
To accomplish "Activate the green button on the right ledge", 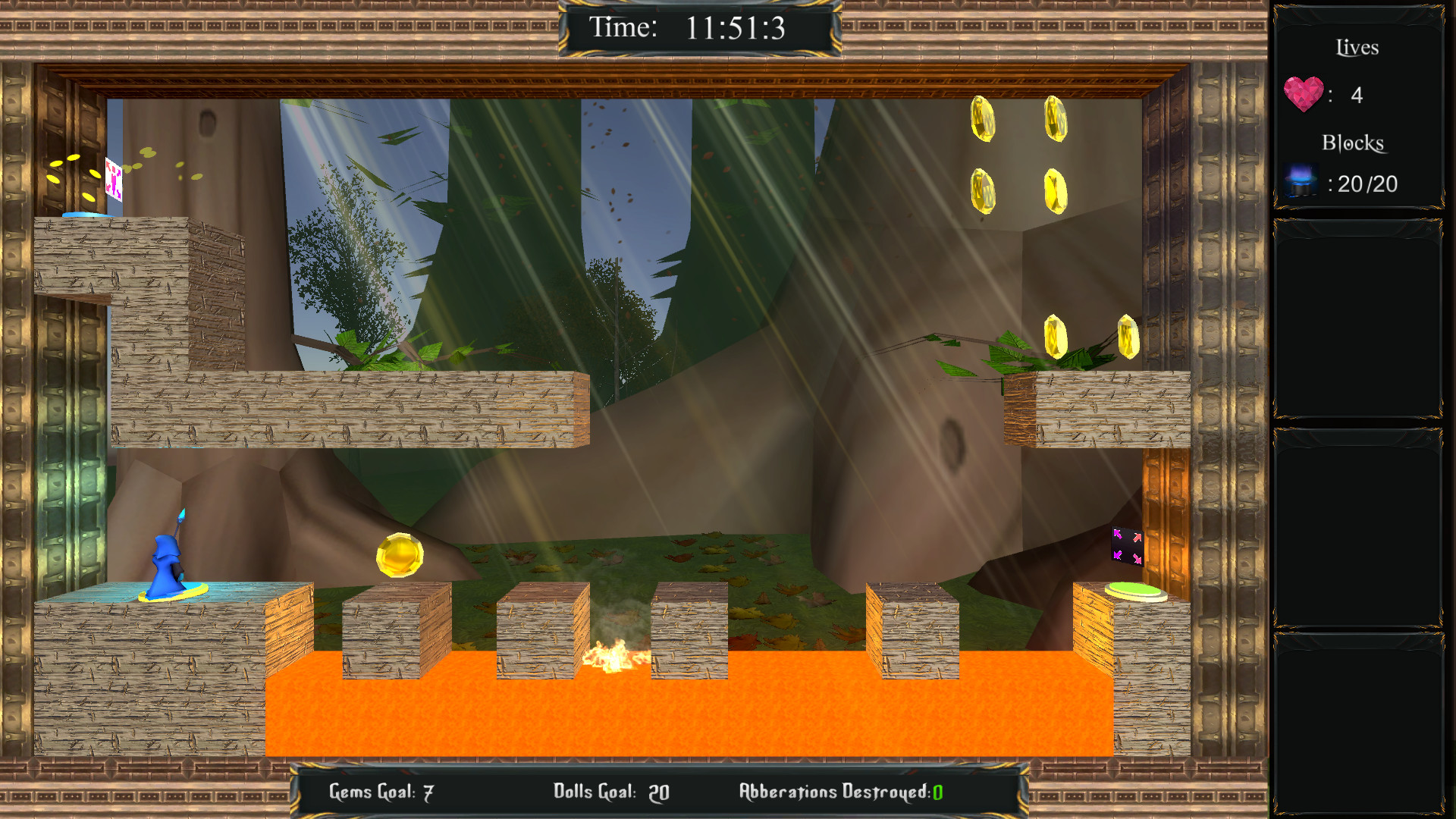I will coord(1134,590).
